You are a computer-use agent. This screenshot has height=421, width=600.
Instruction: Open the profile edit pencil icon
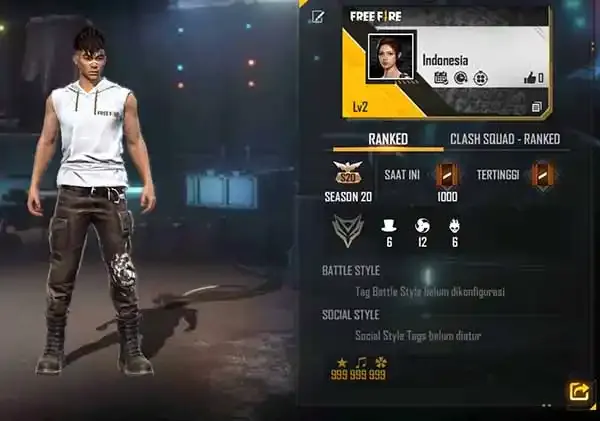(318, 16)
